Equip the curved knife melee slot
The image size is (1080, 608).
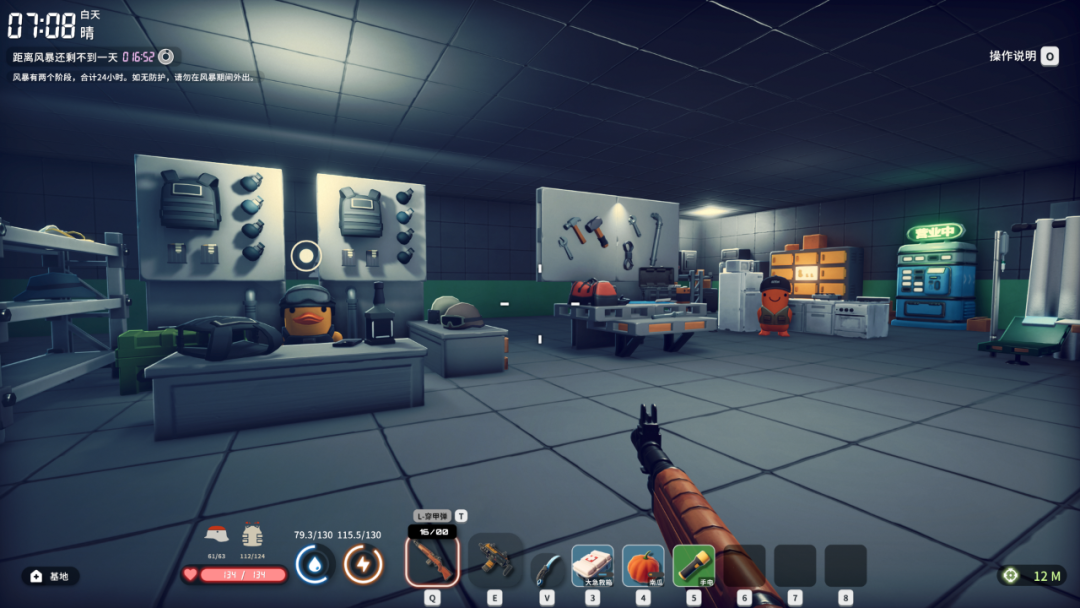(546, 568)
